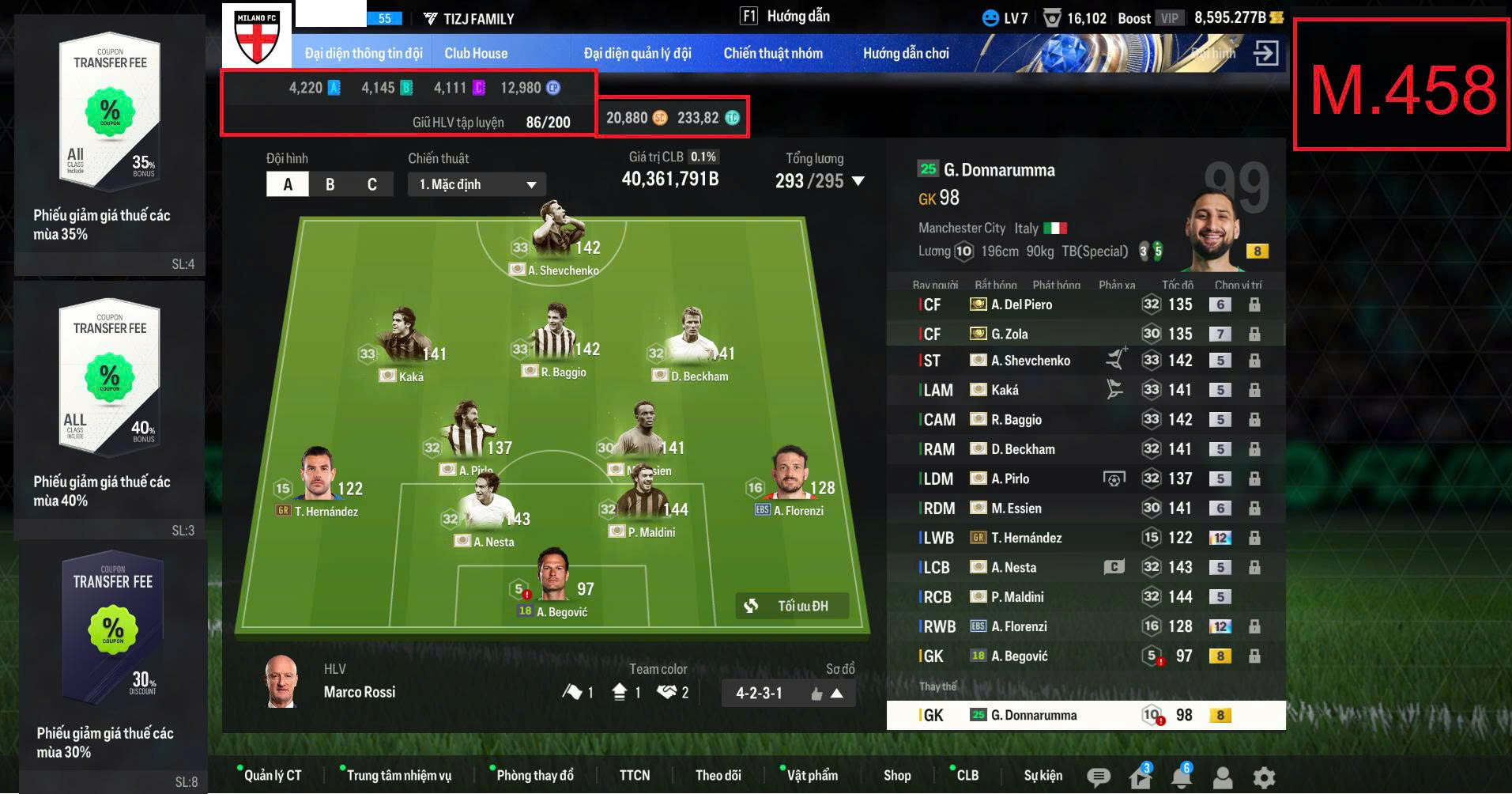The width and height of the screenshot is (1512, 794).
Task: Open Shop from the bottom menu
Action: coord(896,776)
